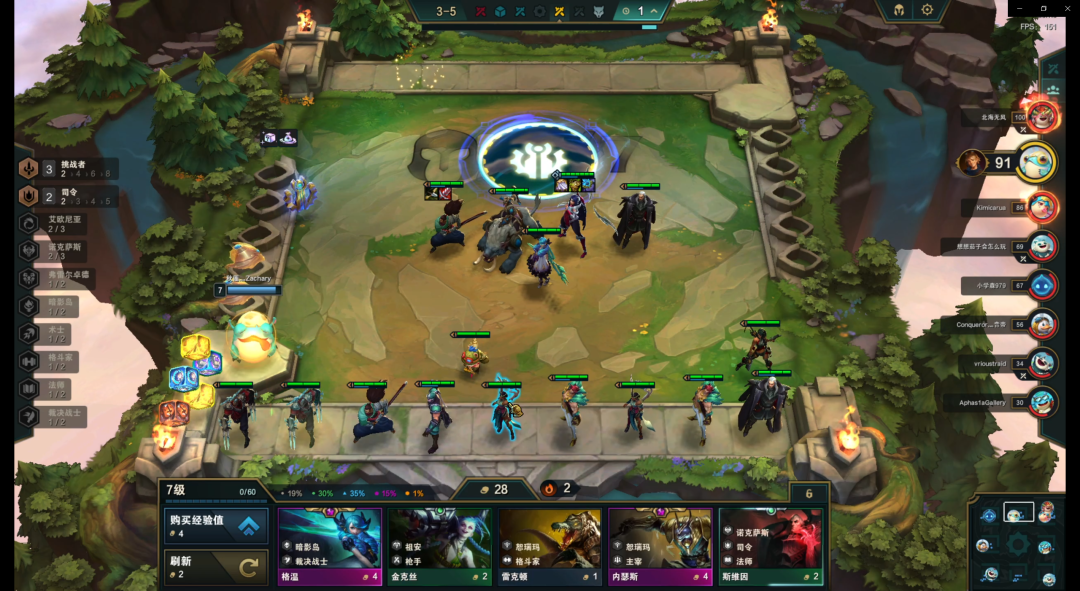Buy experience with the 购买经验值 button

(x=216, y=526)
